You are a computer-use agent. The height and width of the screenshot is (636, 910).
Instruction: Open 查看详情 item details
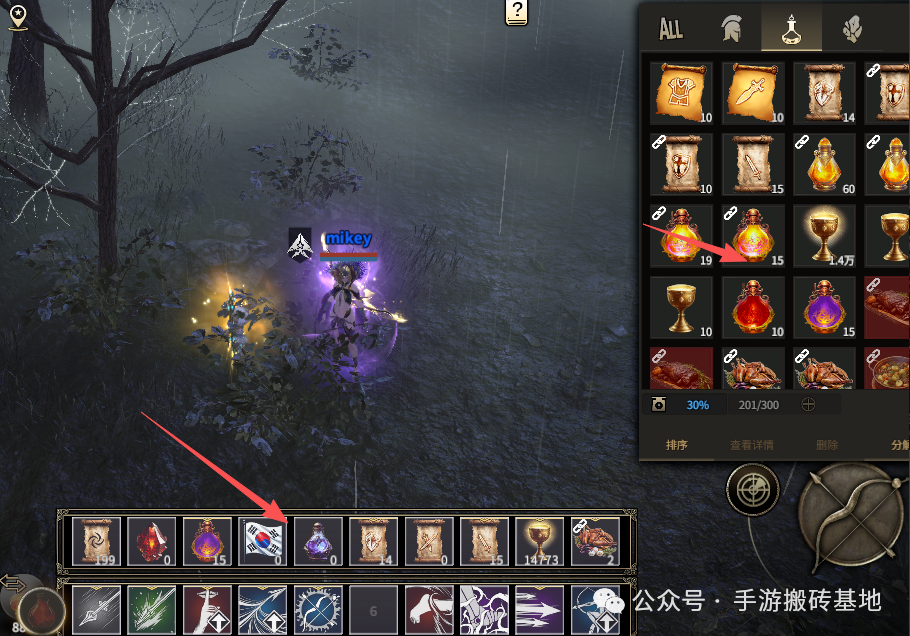coord(751,445)
